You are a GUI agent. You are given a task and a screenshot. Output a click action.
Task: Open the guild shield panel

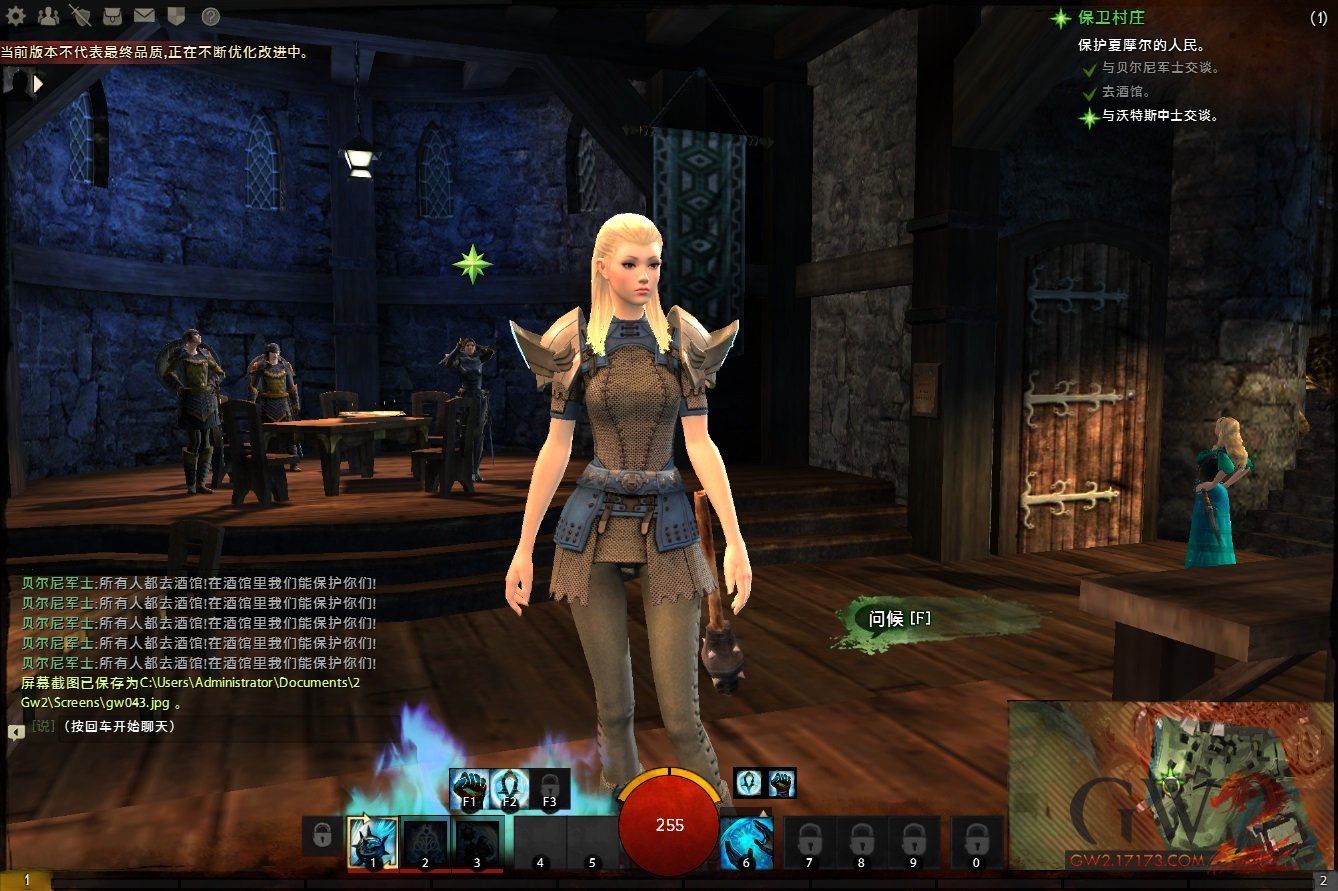[176, 16]
